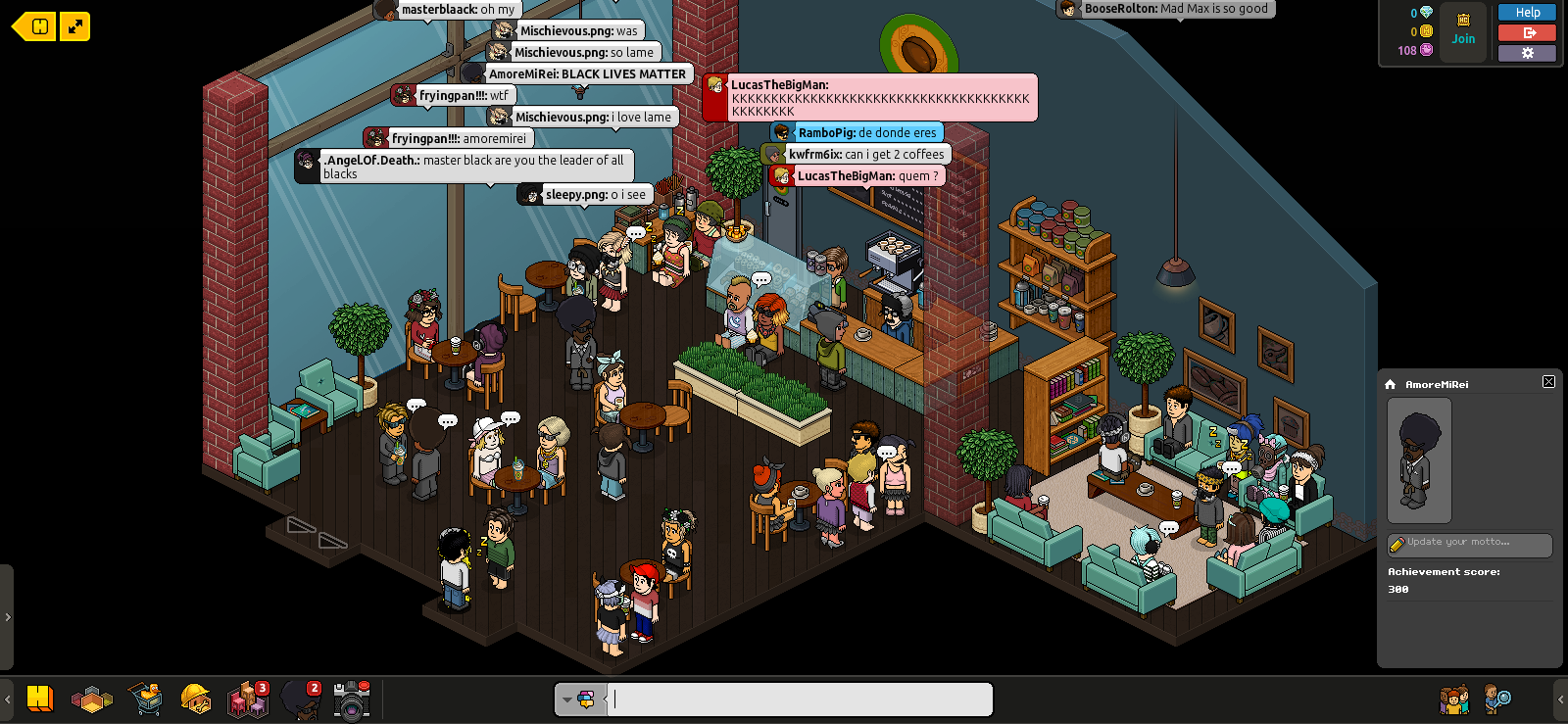
Task: Toggle fullscreen with the expand arrows button
Action: point(75,26)
